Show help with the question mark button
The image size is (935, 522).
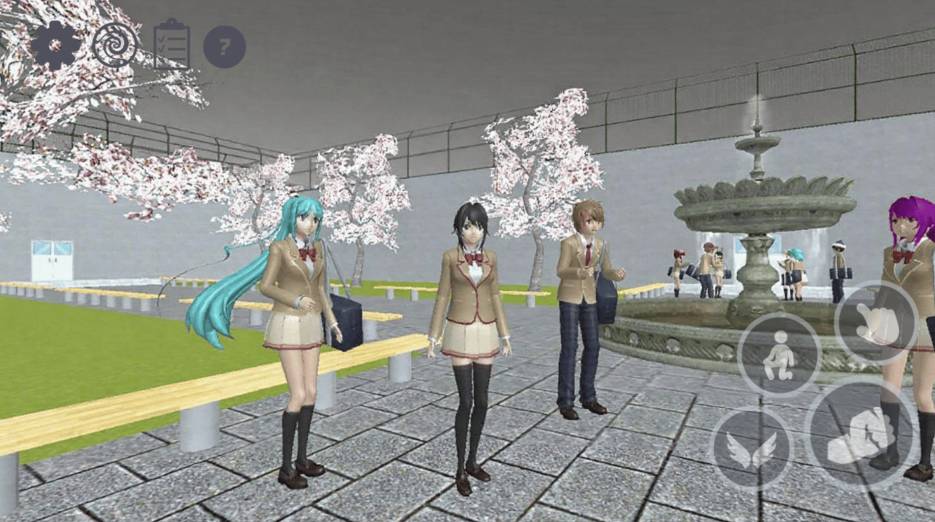point(224,47)
